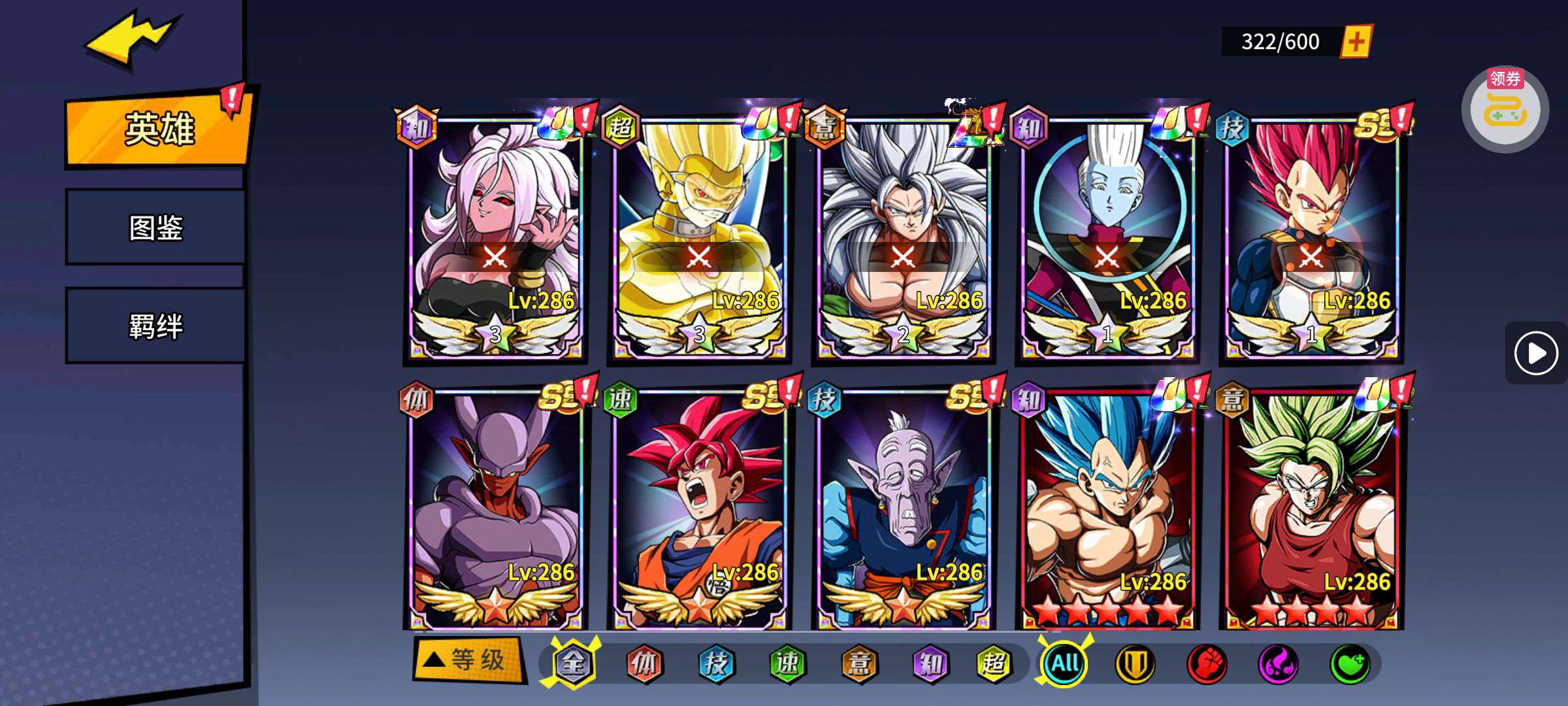1568x706 pixels.
Task: Click the side play arrow button
Action: pos(1535,354)
